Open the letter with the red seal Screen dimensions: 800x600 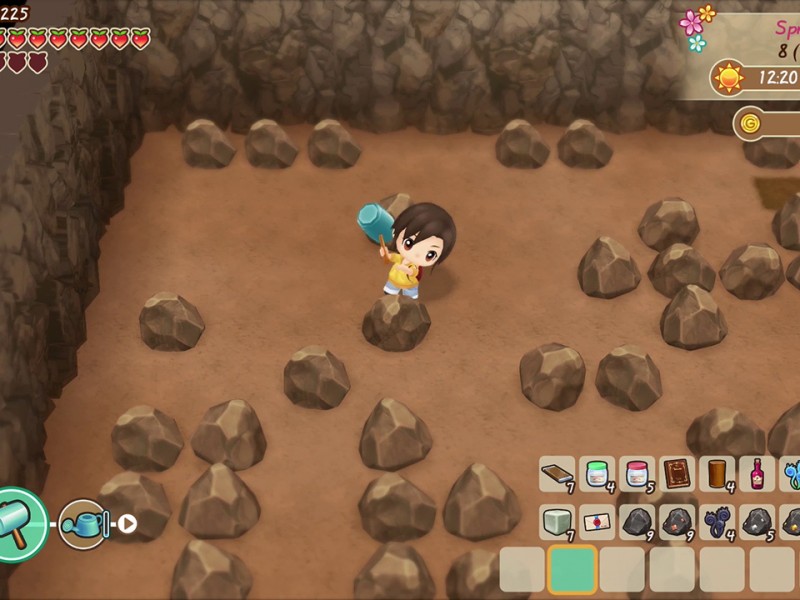[x=597, y=521]
